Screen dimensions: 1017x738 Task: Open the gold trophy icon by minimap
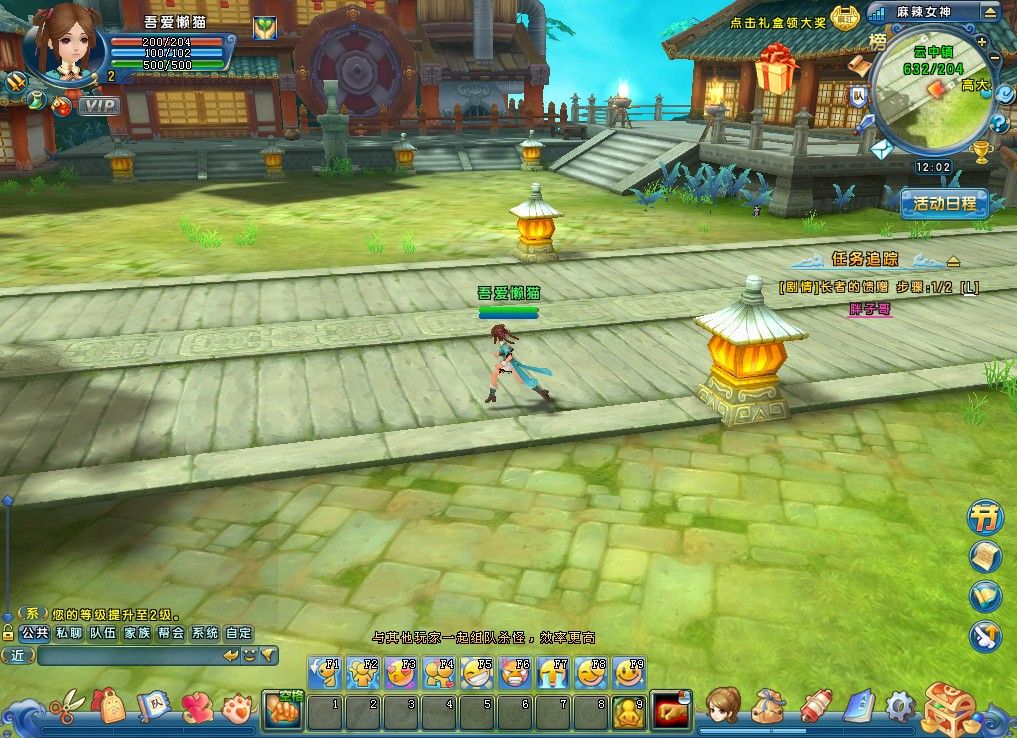coord(981,152)
